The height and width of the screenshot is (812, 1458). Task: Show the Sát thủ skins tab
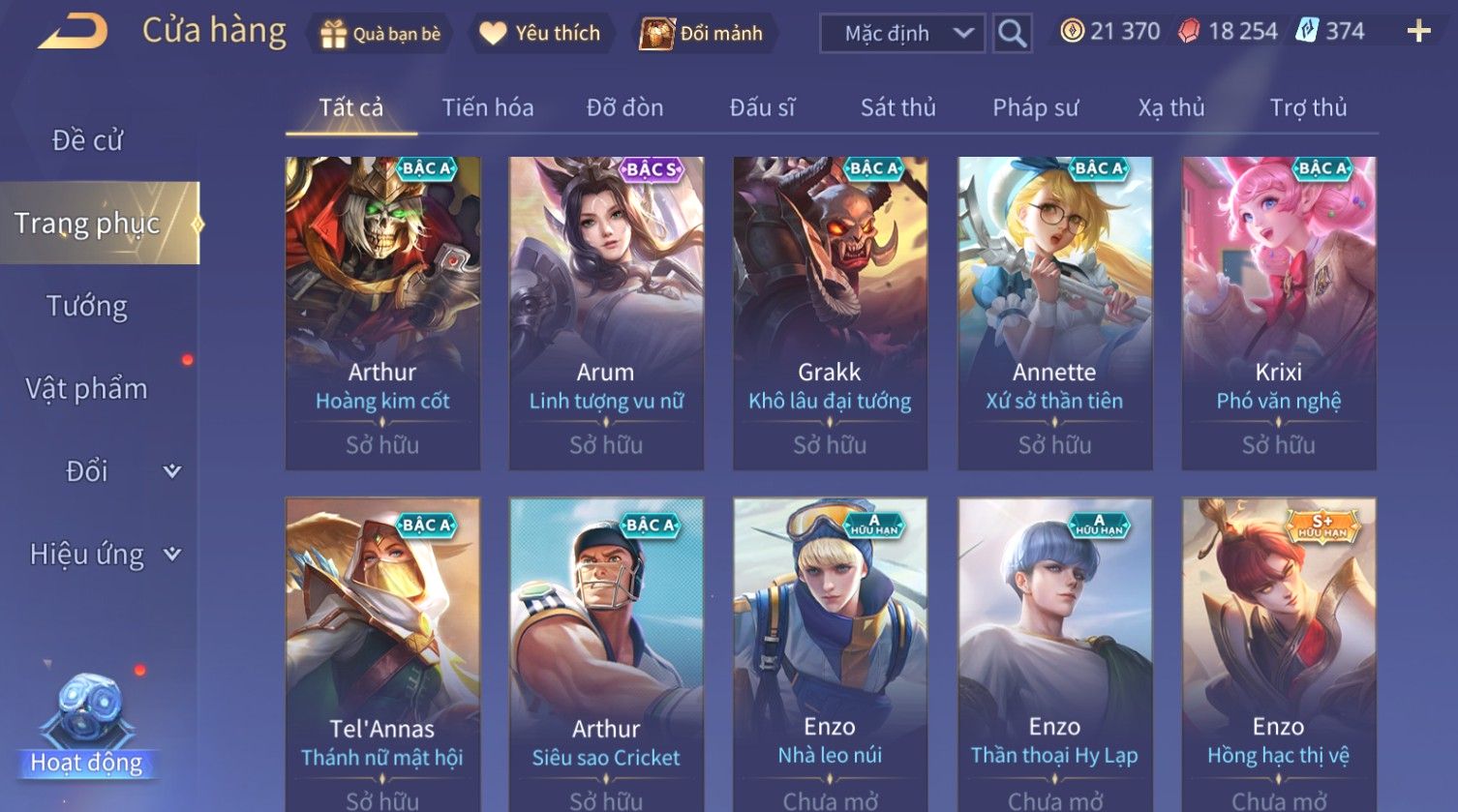pyautogui.click(x=897, y=107)
